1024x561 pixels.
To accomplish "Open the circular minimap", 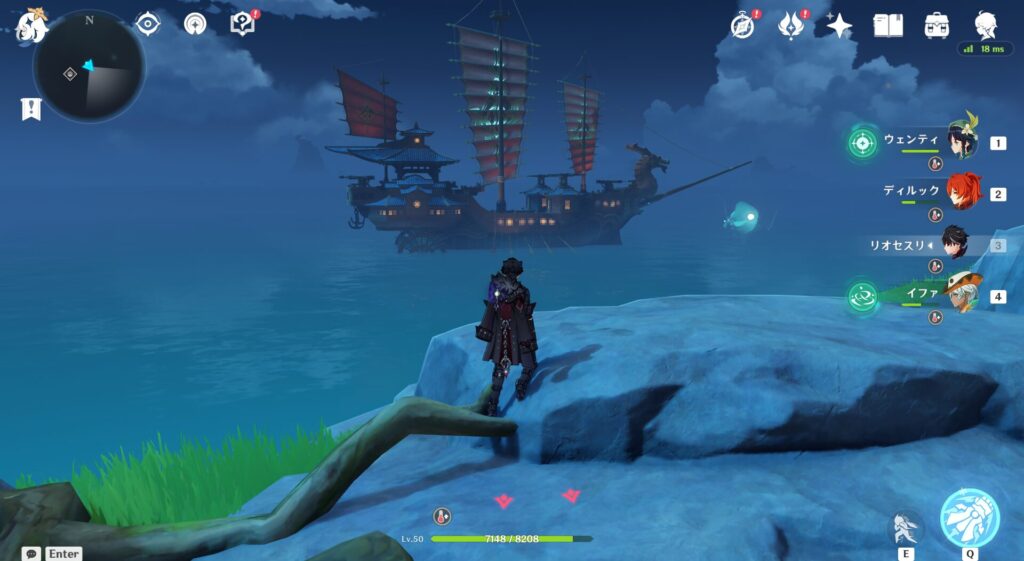I will [88, 67].
